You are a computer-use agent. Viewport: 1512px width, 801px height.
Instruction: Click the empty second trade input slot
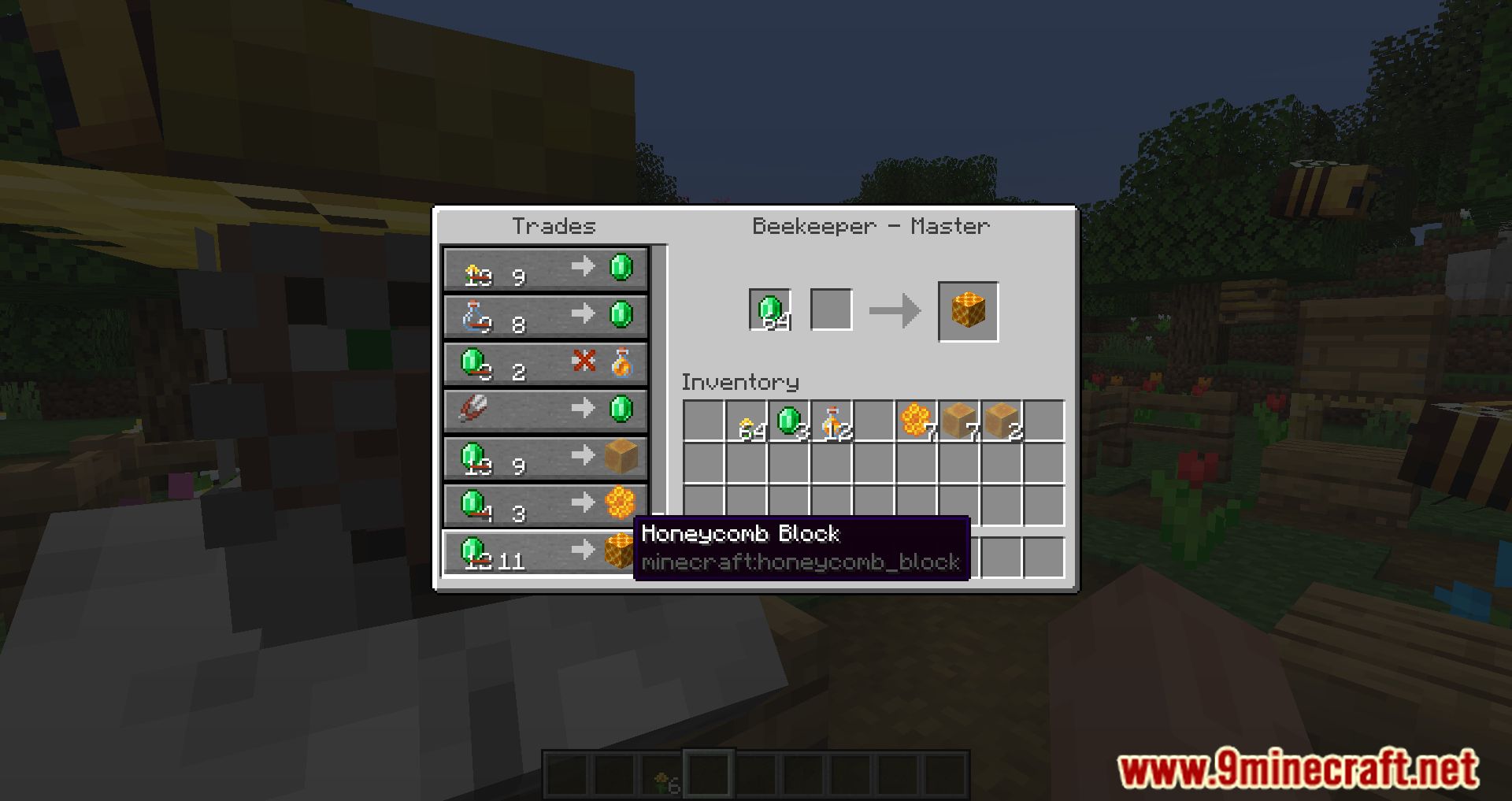[831, 310]
